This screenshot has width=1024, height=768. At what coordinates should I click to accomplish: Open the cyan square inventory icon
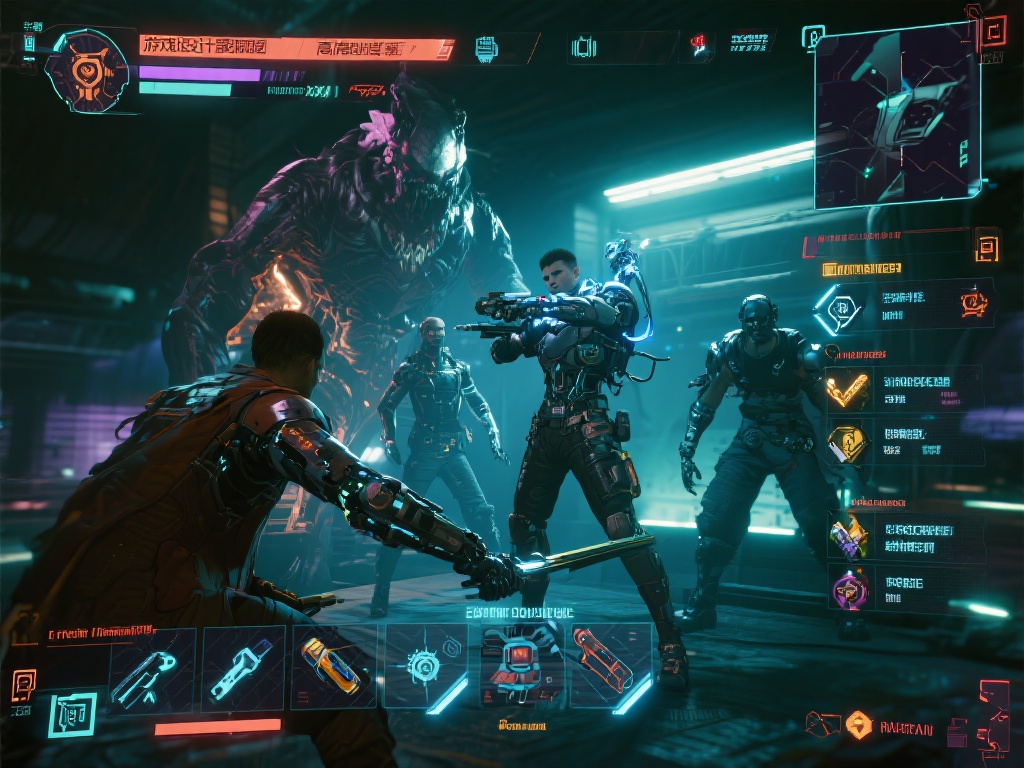click(x=73, y=714)
